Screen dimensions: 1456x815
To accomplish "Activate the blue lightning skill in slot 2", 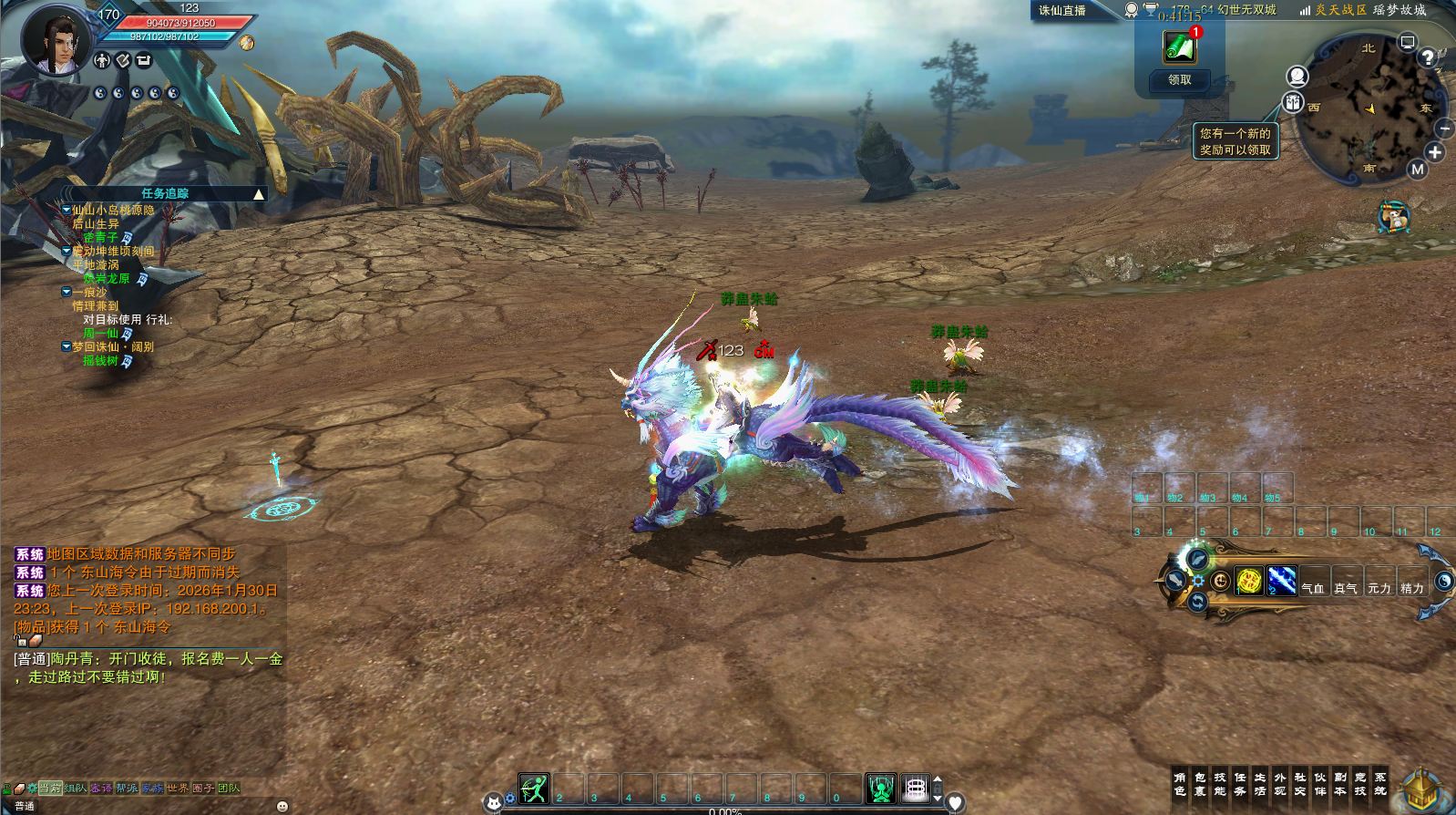I will click(1281, 581).
